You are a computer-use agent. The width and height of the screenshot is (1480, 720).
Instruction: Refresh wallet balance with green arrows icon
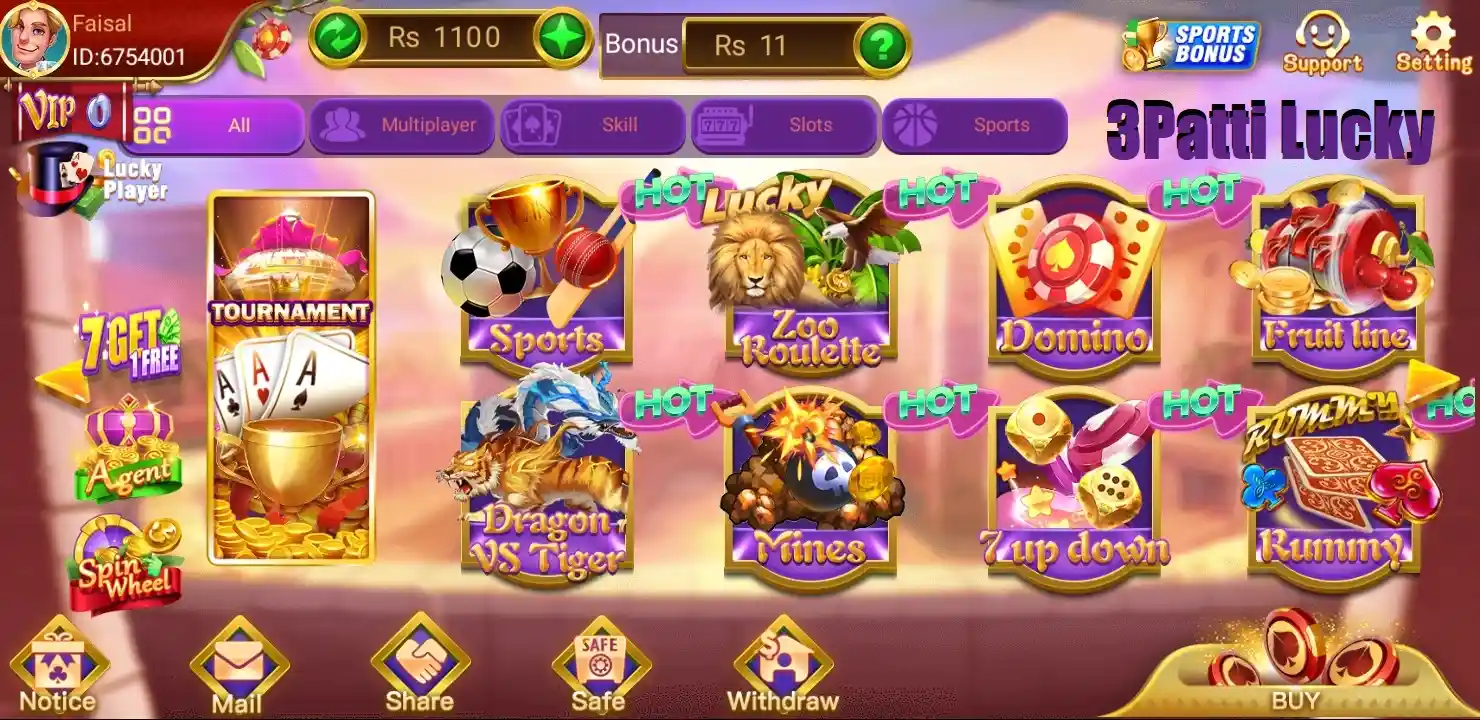coord(340,37)
